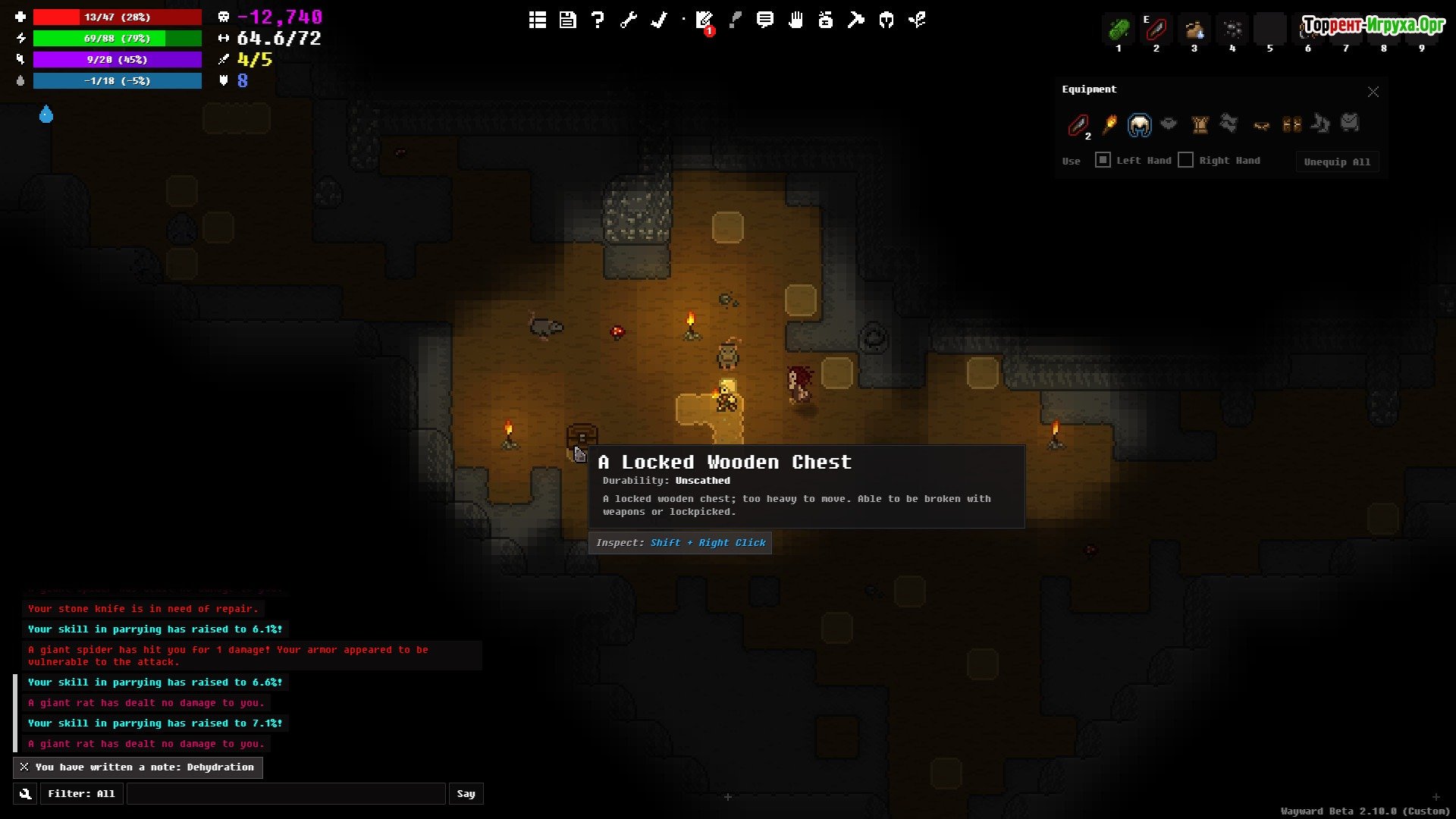1456x819 pixels.
Task: Open help with the question mark icon
Action: tap(598, 20)
